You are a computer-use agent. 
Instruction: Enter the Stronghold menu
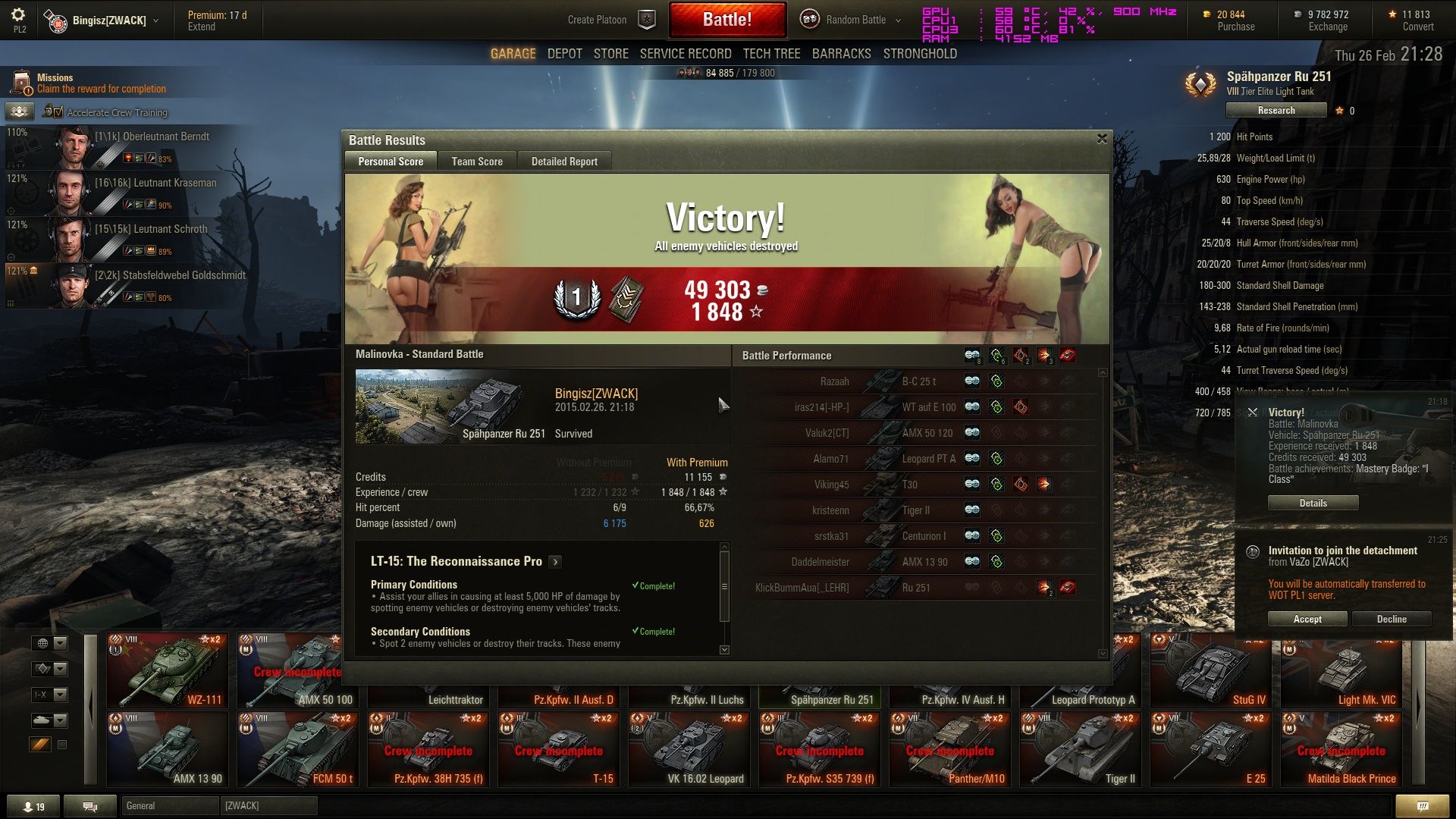pos(919,54)
